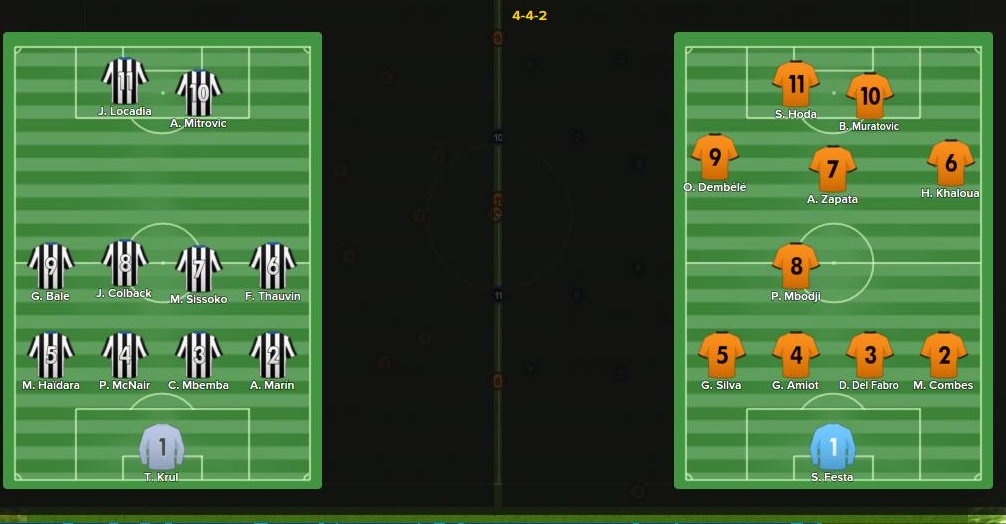Select S. Hoda's orange number 11 shirt
Viewport: 1006px width, 524px height.
[796, 85]
